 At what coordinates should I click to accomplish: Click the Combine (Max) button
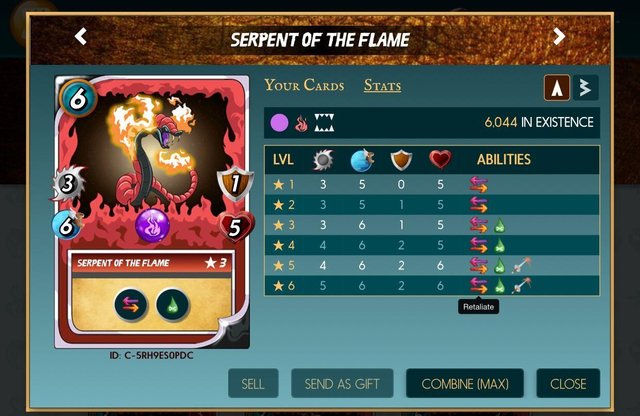464,384
